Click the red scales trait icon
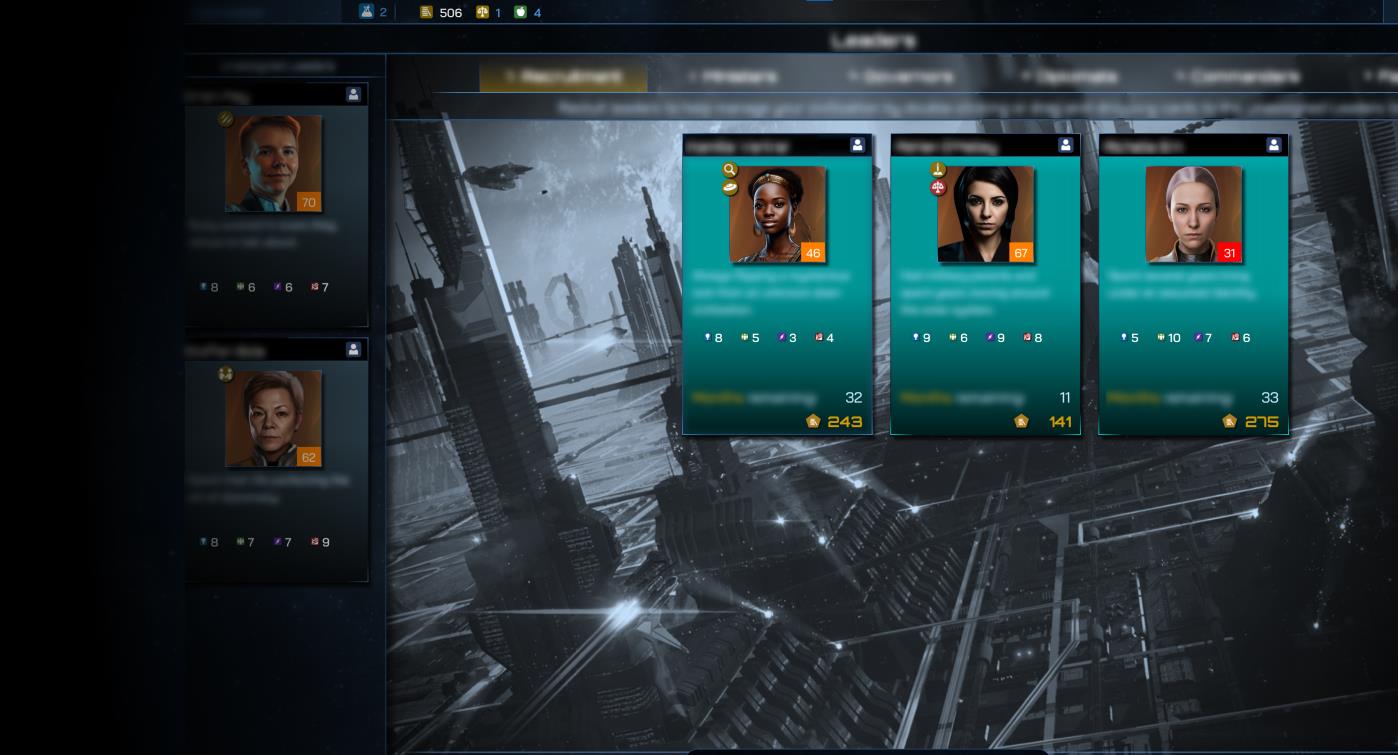The height and width of the screenshot is (755, 1398). [938, 187]
